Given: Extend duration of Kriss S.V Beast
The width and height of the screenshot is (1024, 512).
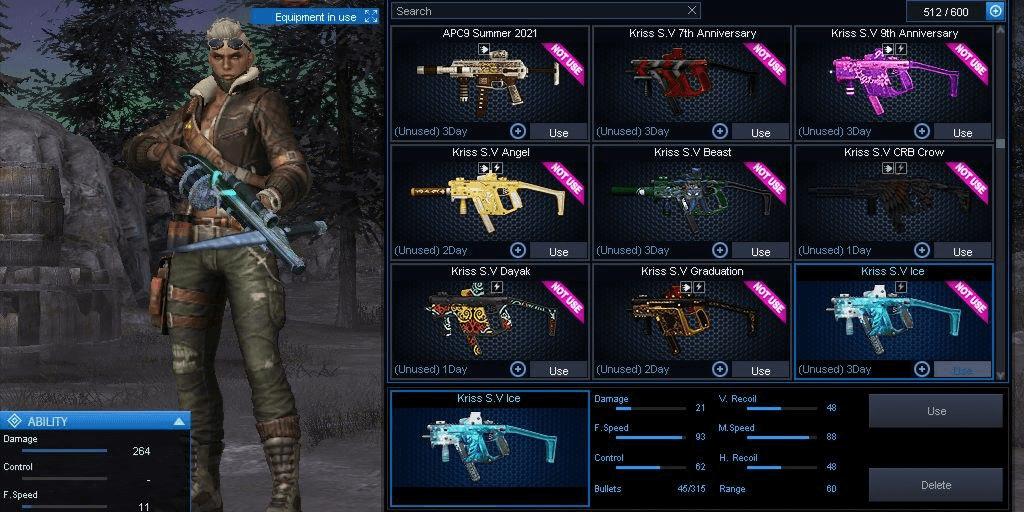Looking at the screenshot, I should click(720, 250).
